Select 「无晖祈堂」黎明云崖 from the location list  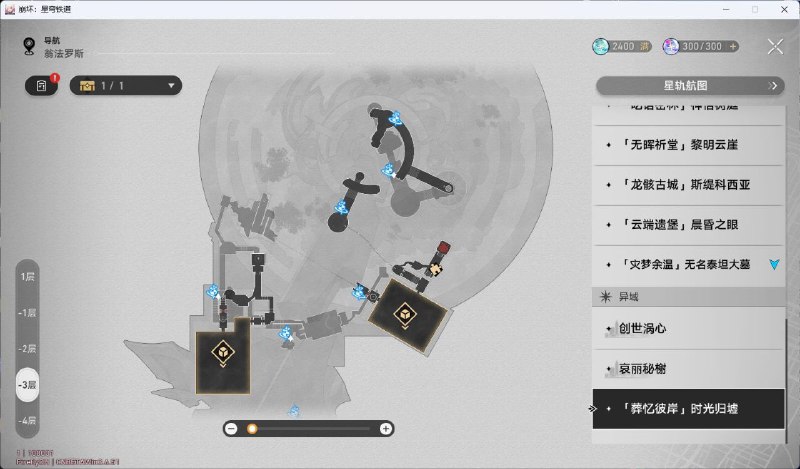tap(687, 144)
